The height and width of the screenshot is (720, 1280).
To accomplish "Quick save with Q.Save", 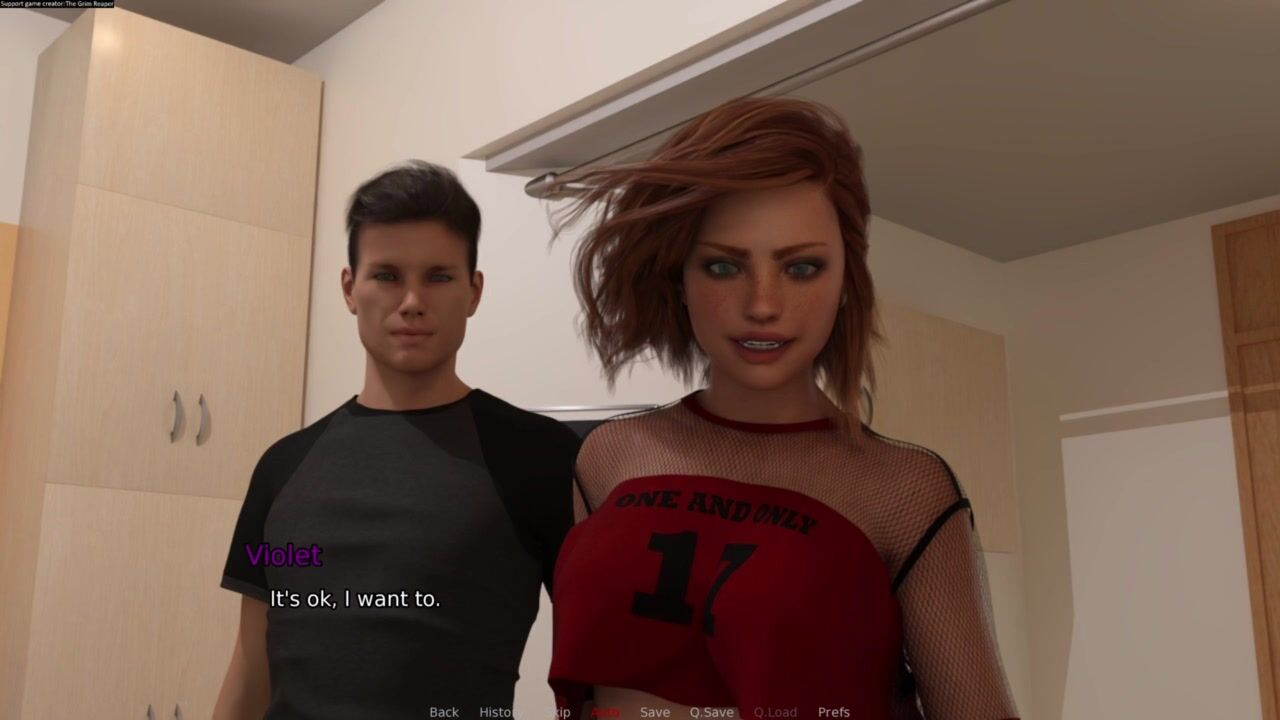I will (711, 712).
